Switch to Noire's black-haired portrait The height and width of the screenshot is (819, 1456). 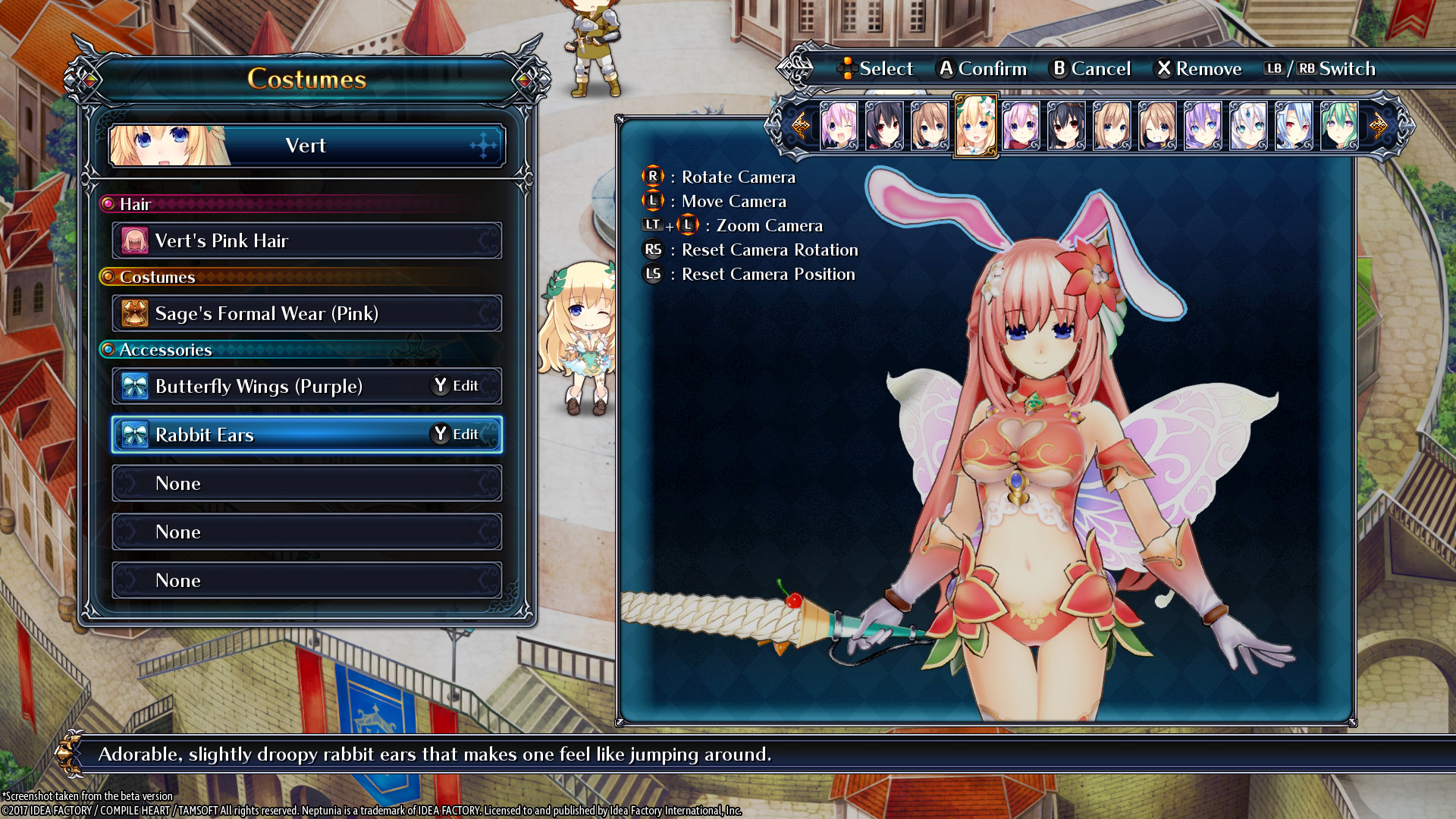click(885, 125)
